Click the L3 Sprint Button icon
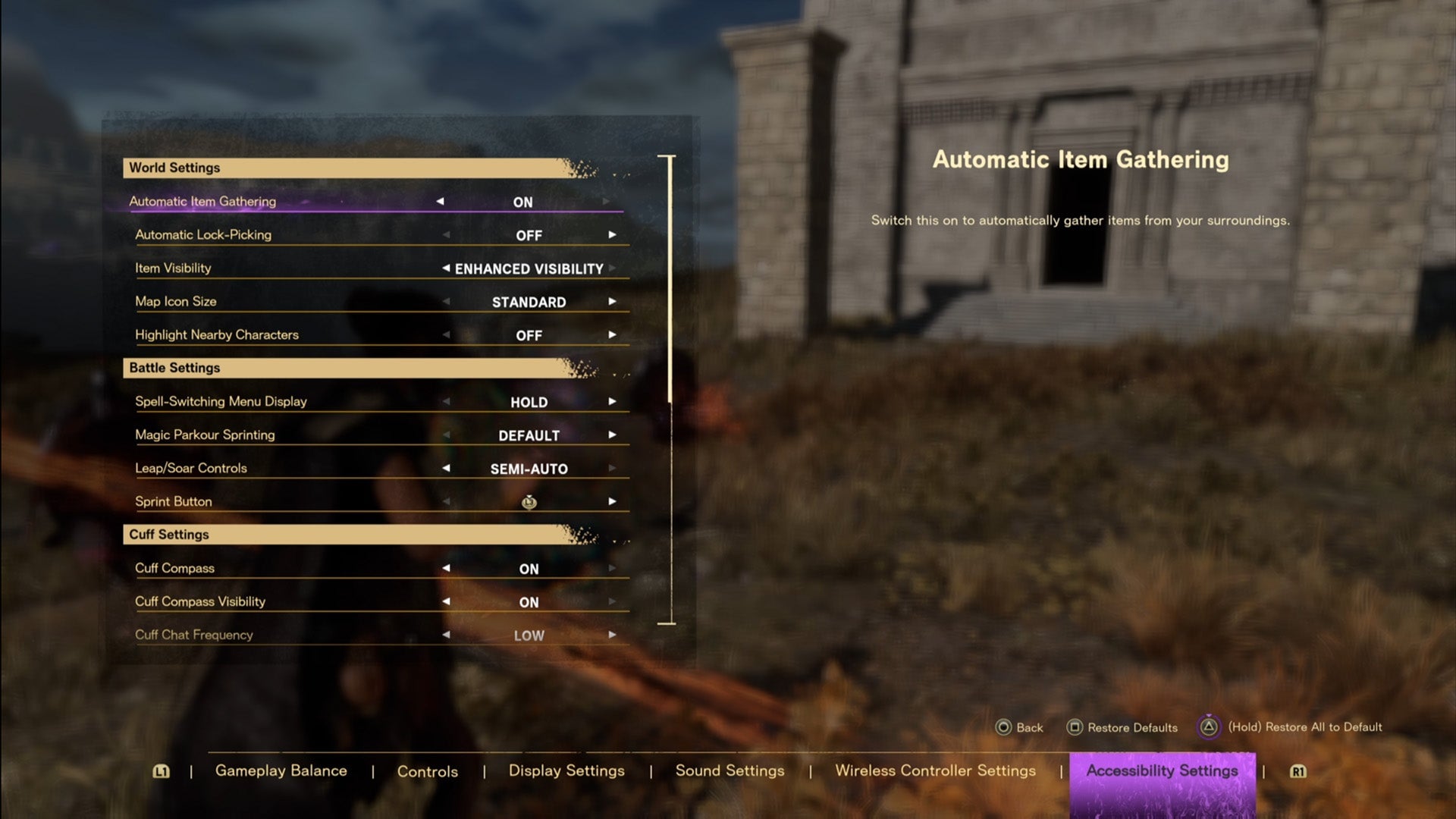Image resolution: width=1456 pixels, height=819 pixels. pyautogui.click(x=529, y=501)
